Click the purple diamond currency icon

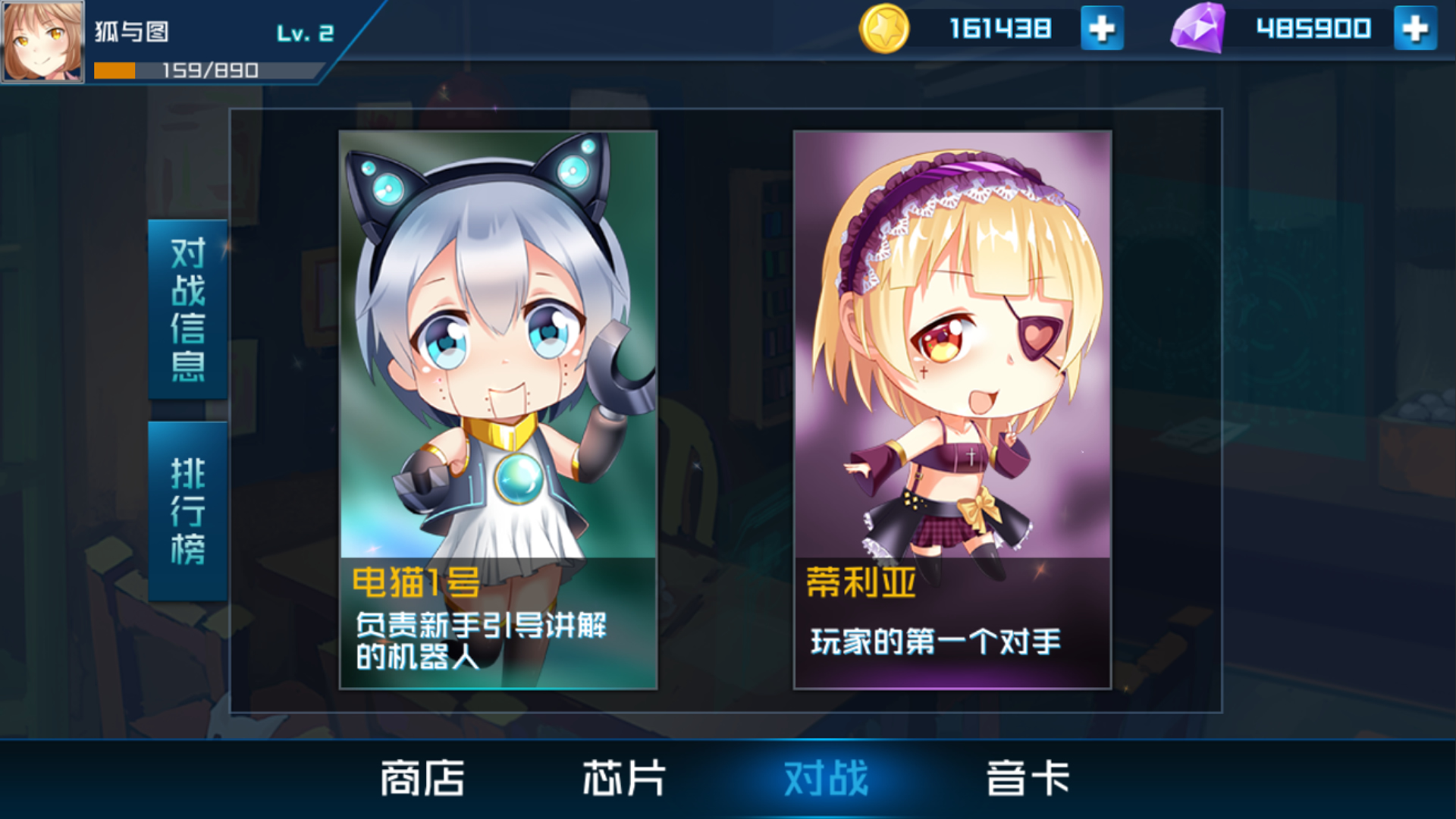tap(1200, 28)
